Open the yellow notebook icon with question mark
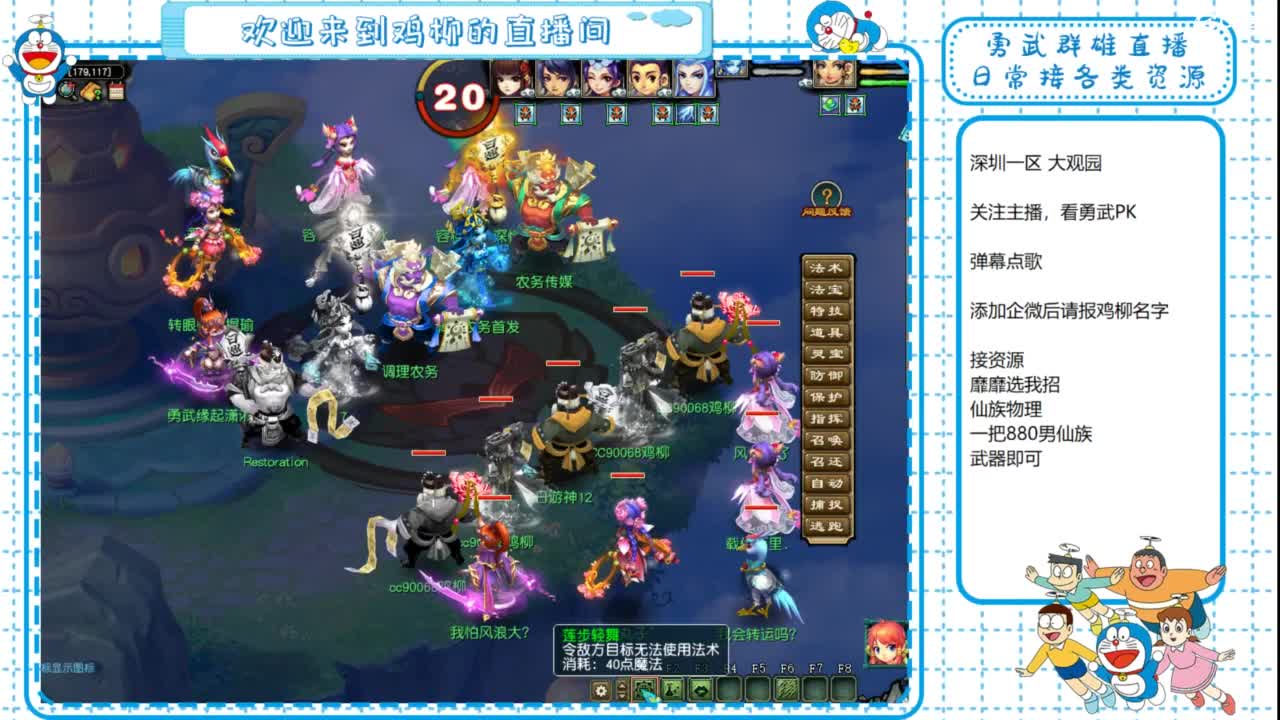The height and width of the screenshot is (720, 1280). tap(89, 92)
